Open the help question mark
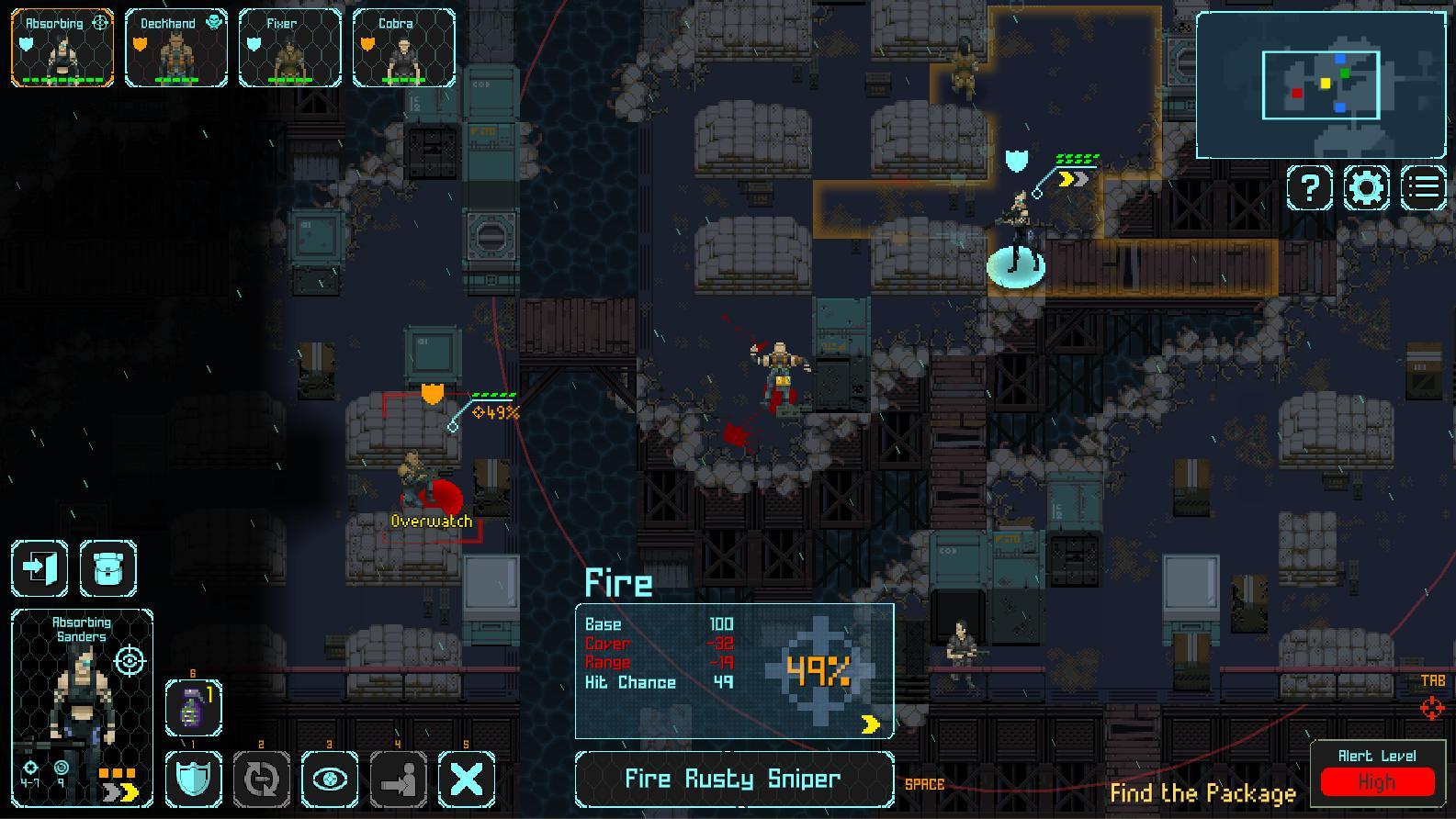This screenshot has width=1456, height=819. coord(1309,187)
